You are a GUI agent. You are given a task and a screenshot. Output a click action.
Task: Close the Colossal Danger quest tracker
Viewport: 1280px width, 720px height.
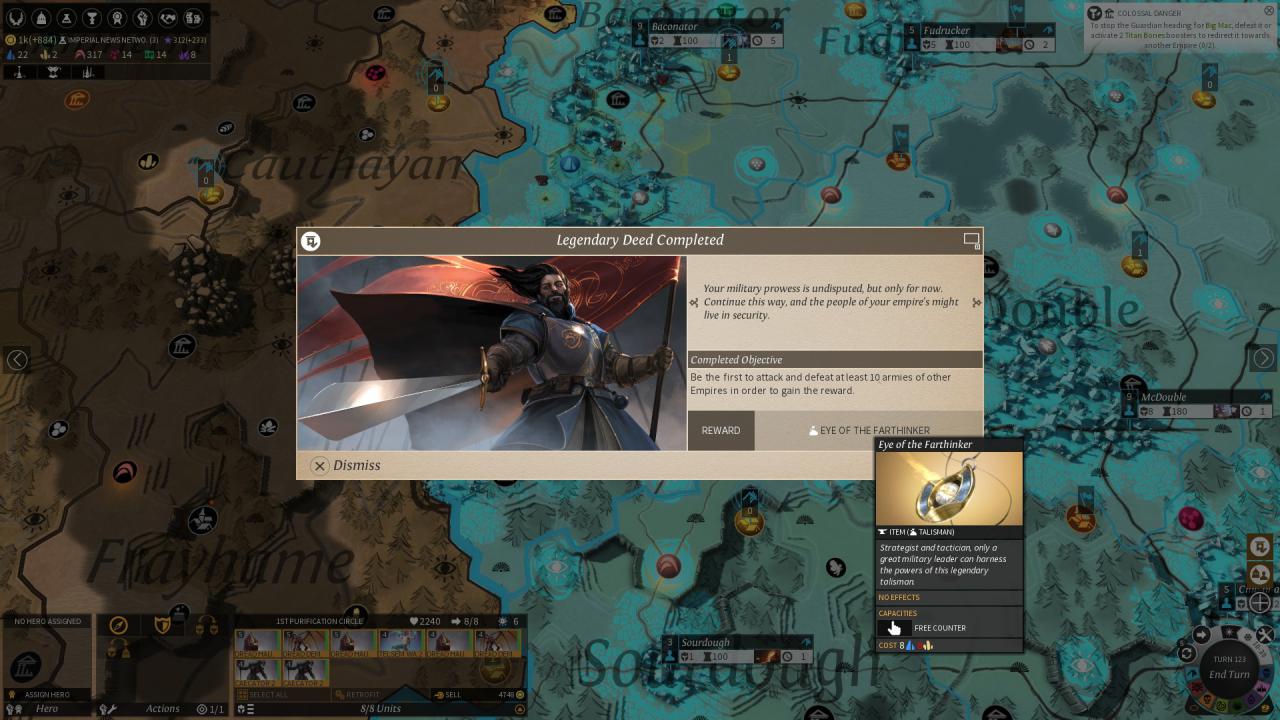[x=1270, y=11]
